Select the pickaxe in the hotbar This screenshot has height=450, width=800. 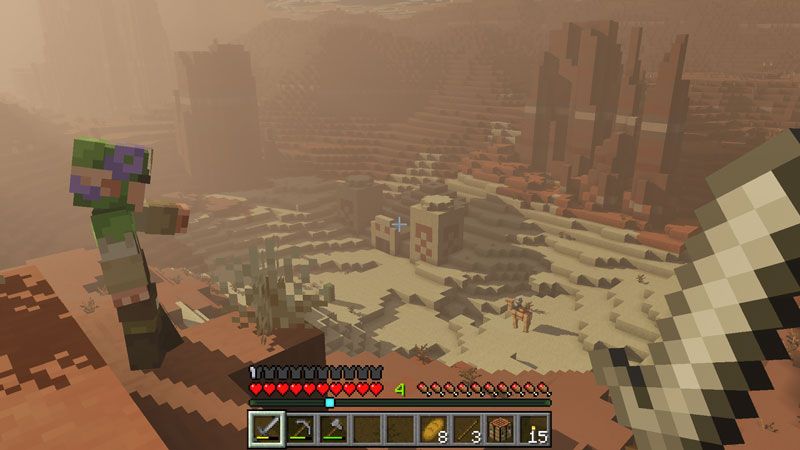click(299, 430)
